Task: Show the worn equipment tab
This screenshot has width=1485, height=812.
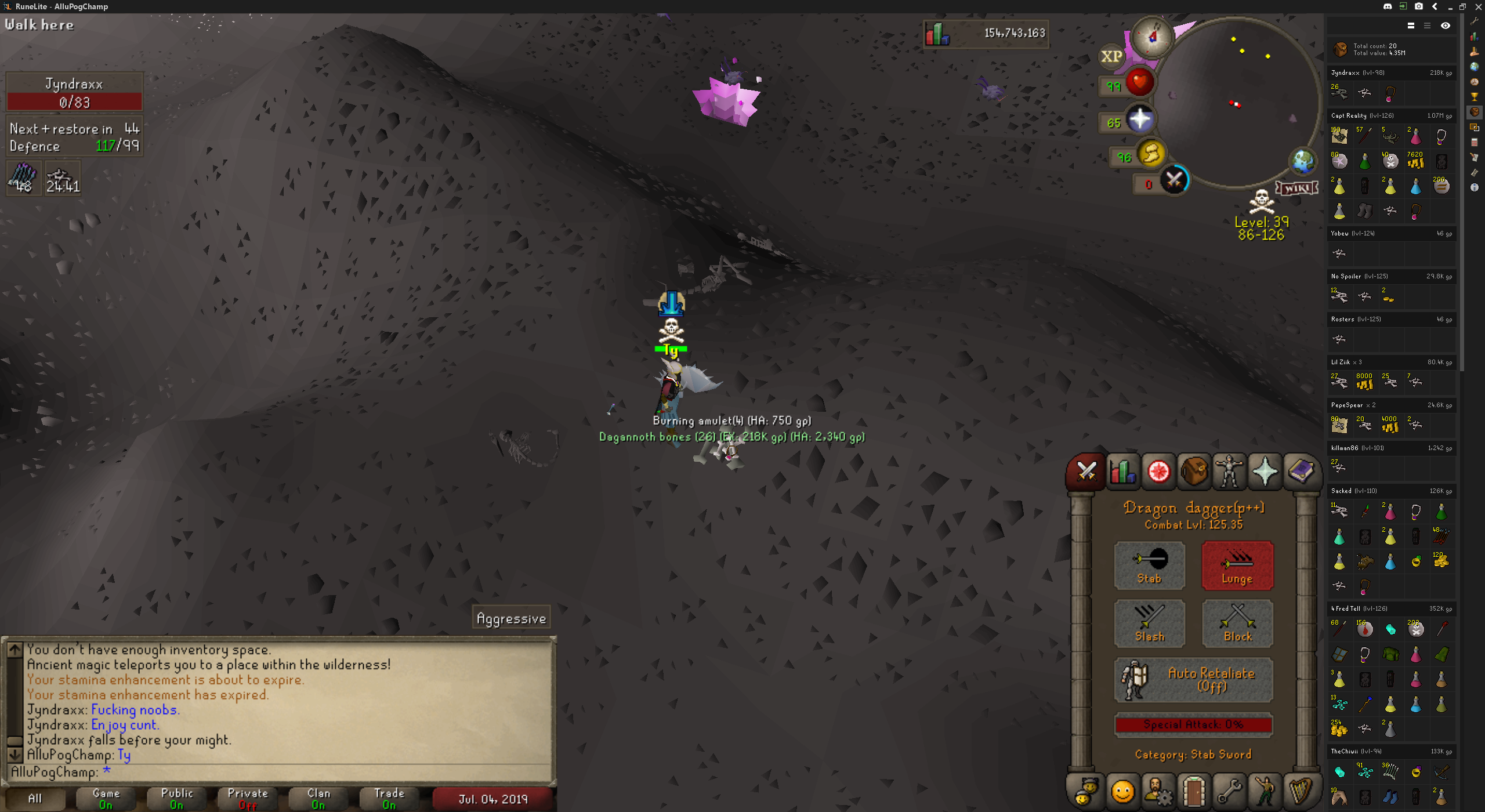Action: click(1229, 472)
